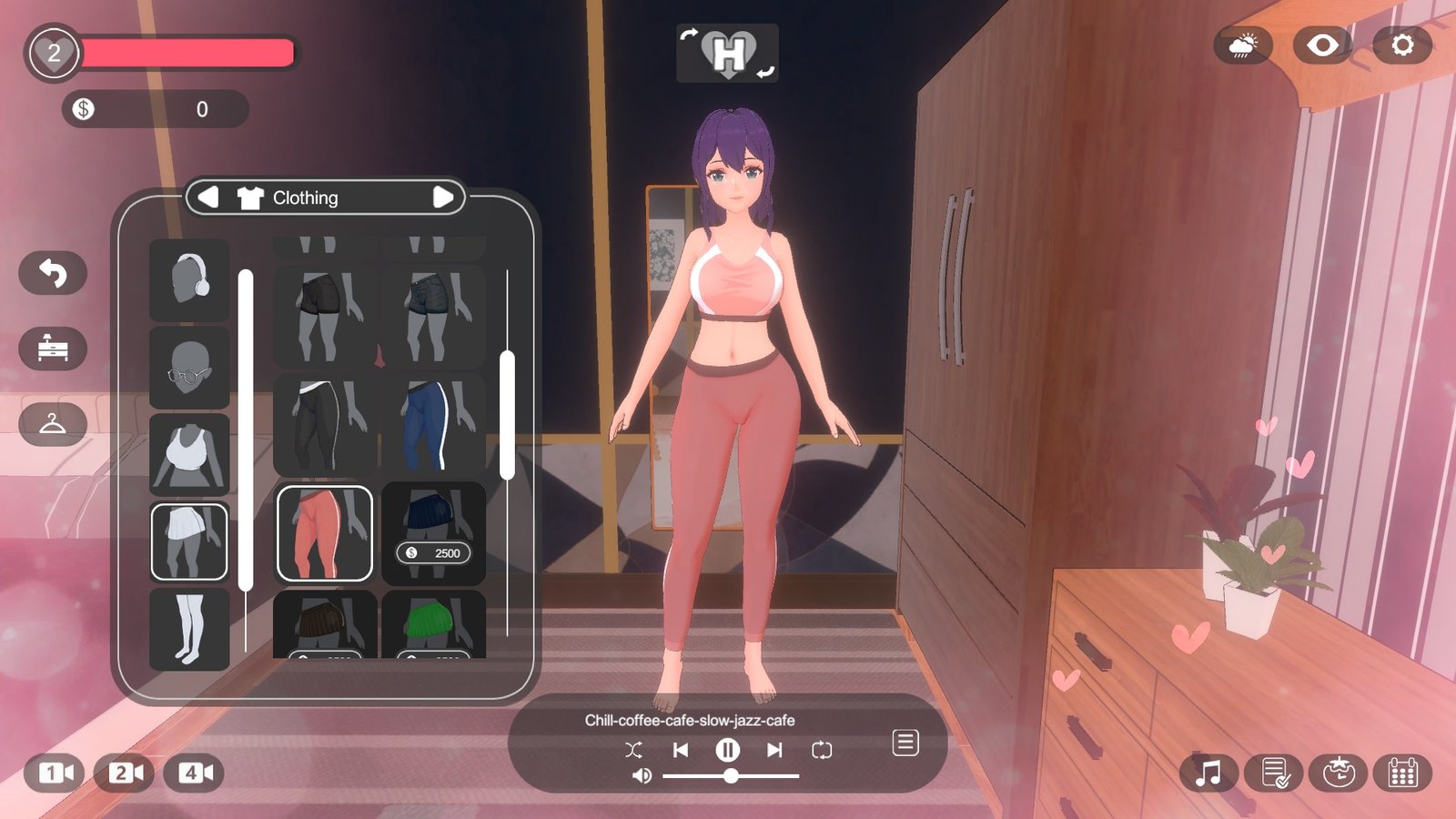1456x819 pixels.
Task: Select the 2x time speed button
Action: coord(125,773)
